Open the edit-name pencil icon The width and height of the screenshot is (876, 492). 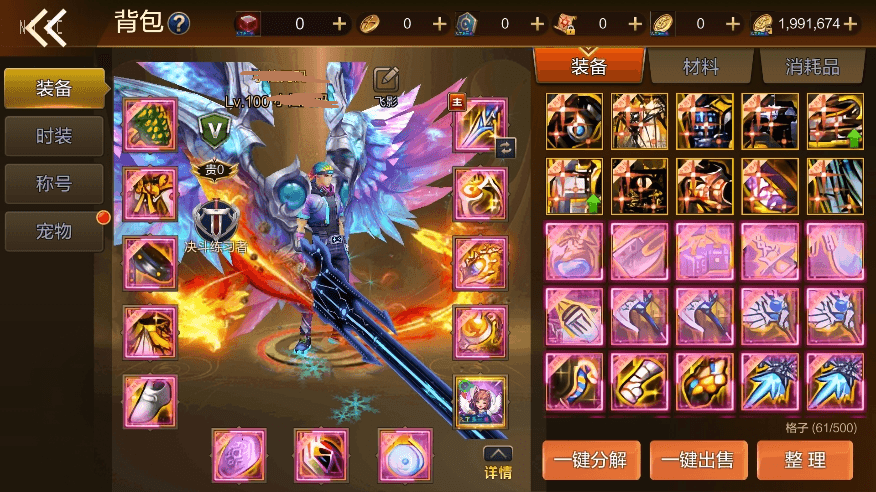pyautogui.click(x=386, y=79)
